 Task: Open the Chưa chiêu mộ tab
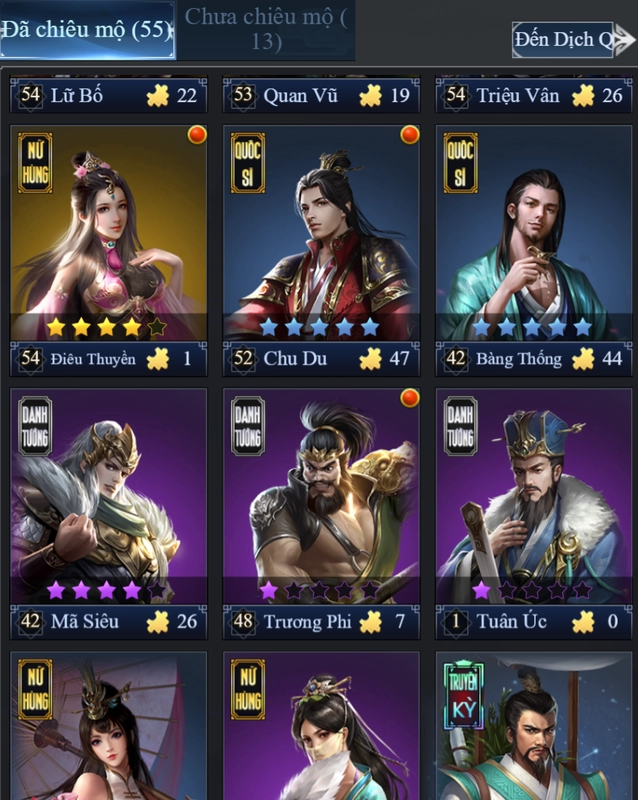266,30
